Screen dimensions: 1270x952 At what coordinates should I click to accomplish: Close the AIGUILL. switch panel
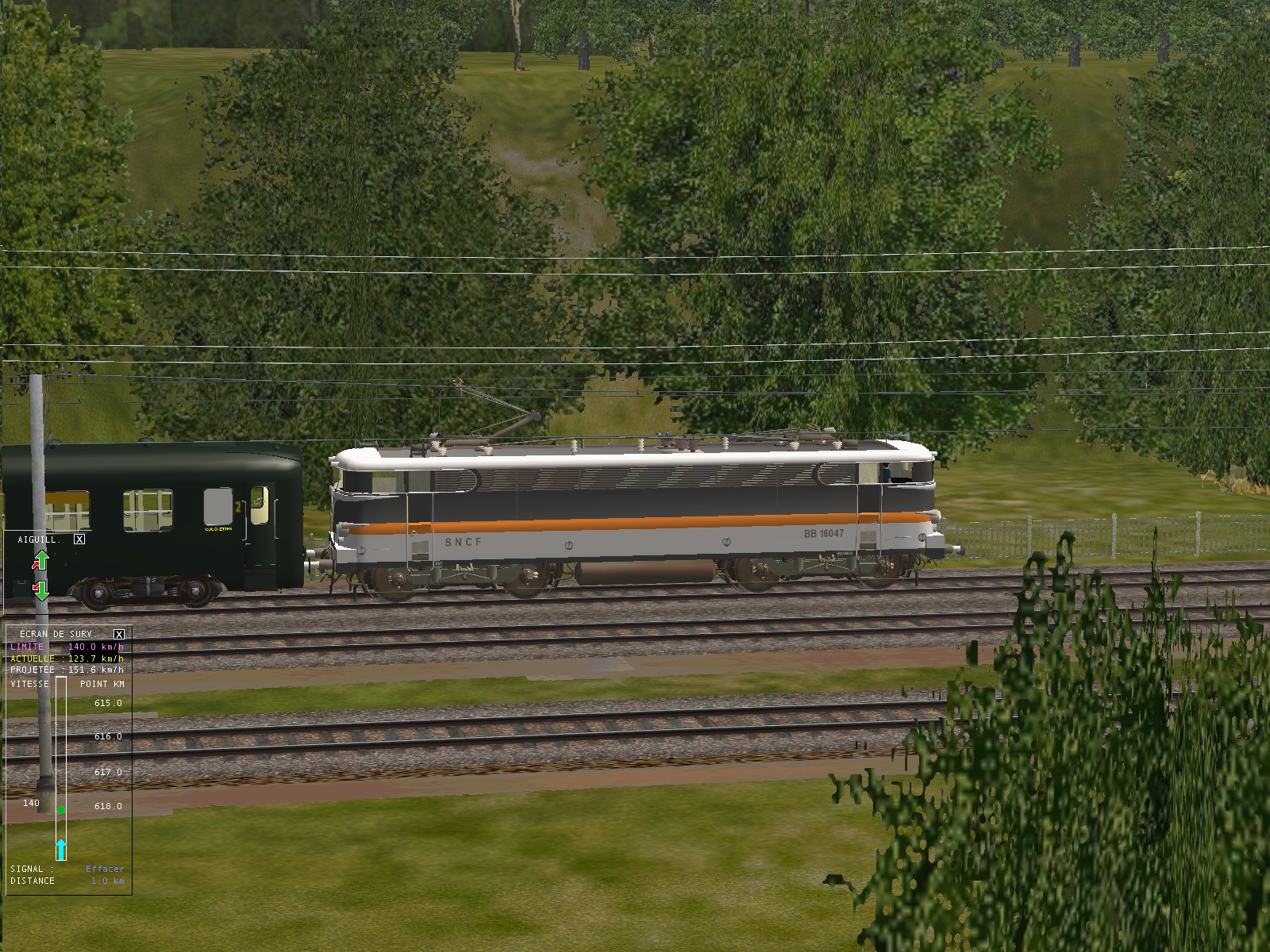coord(79,539)
